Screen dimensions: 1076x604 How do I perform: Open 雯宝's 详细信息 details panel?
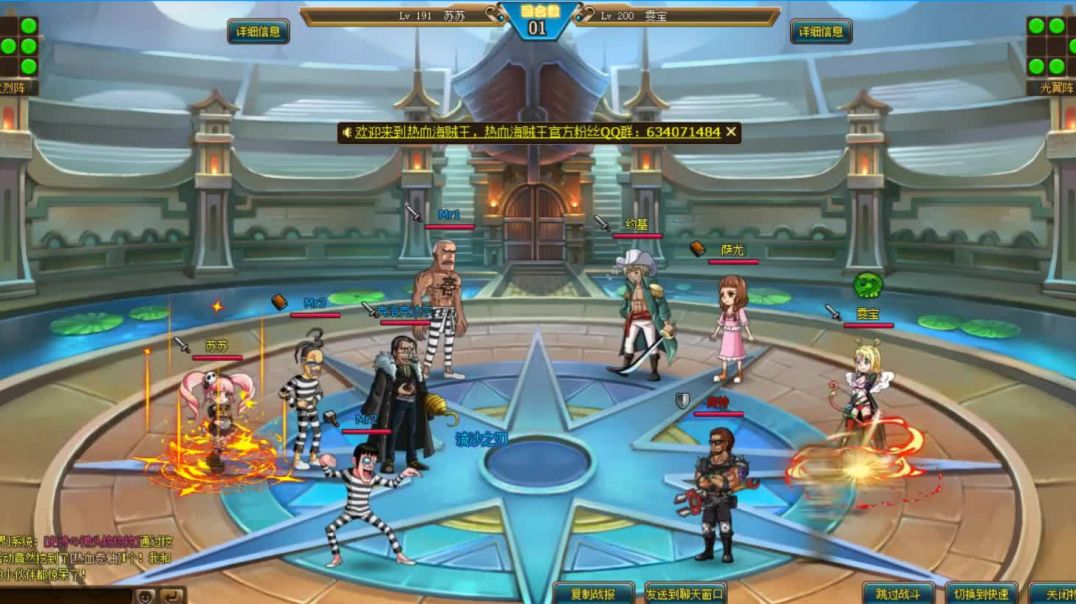coord(821,32)
